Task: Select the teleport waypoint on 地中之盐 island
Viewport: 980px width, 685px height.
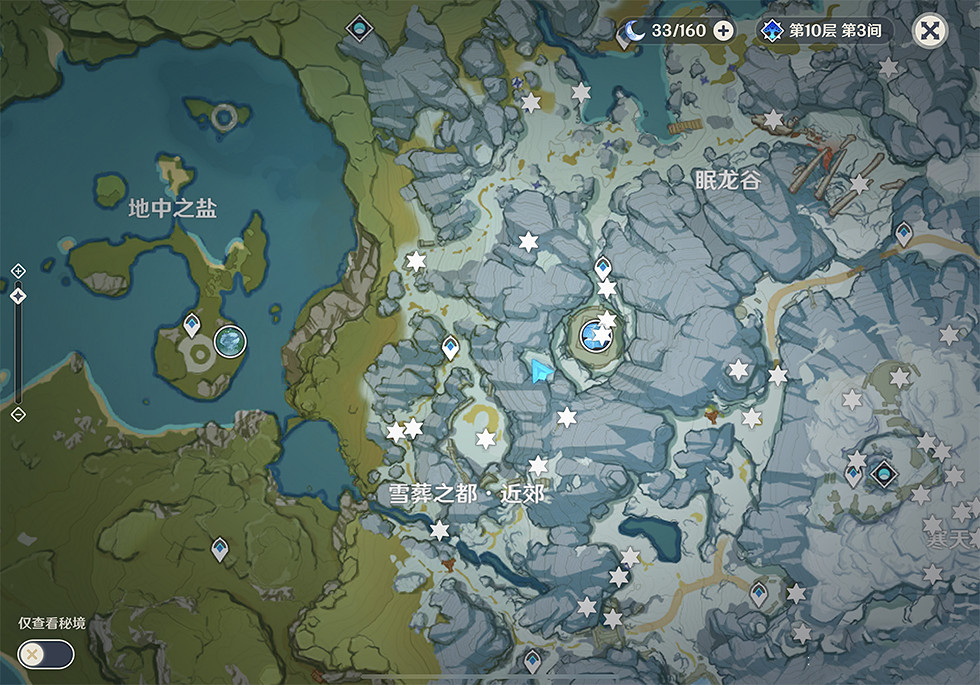Action: (x=192, y=324)
